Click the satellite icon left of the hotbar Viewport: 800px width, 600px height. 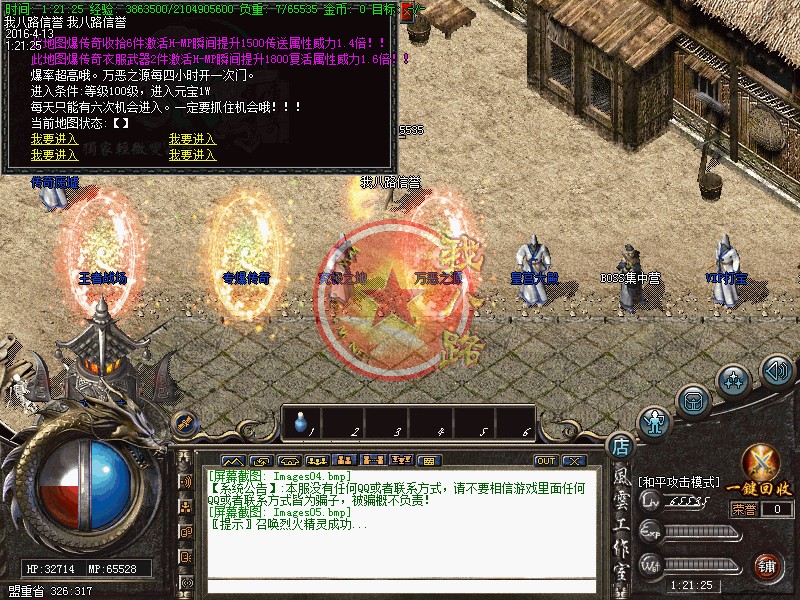tap(184, 423)
